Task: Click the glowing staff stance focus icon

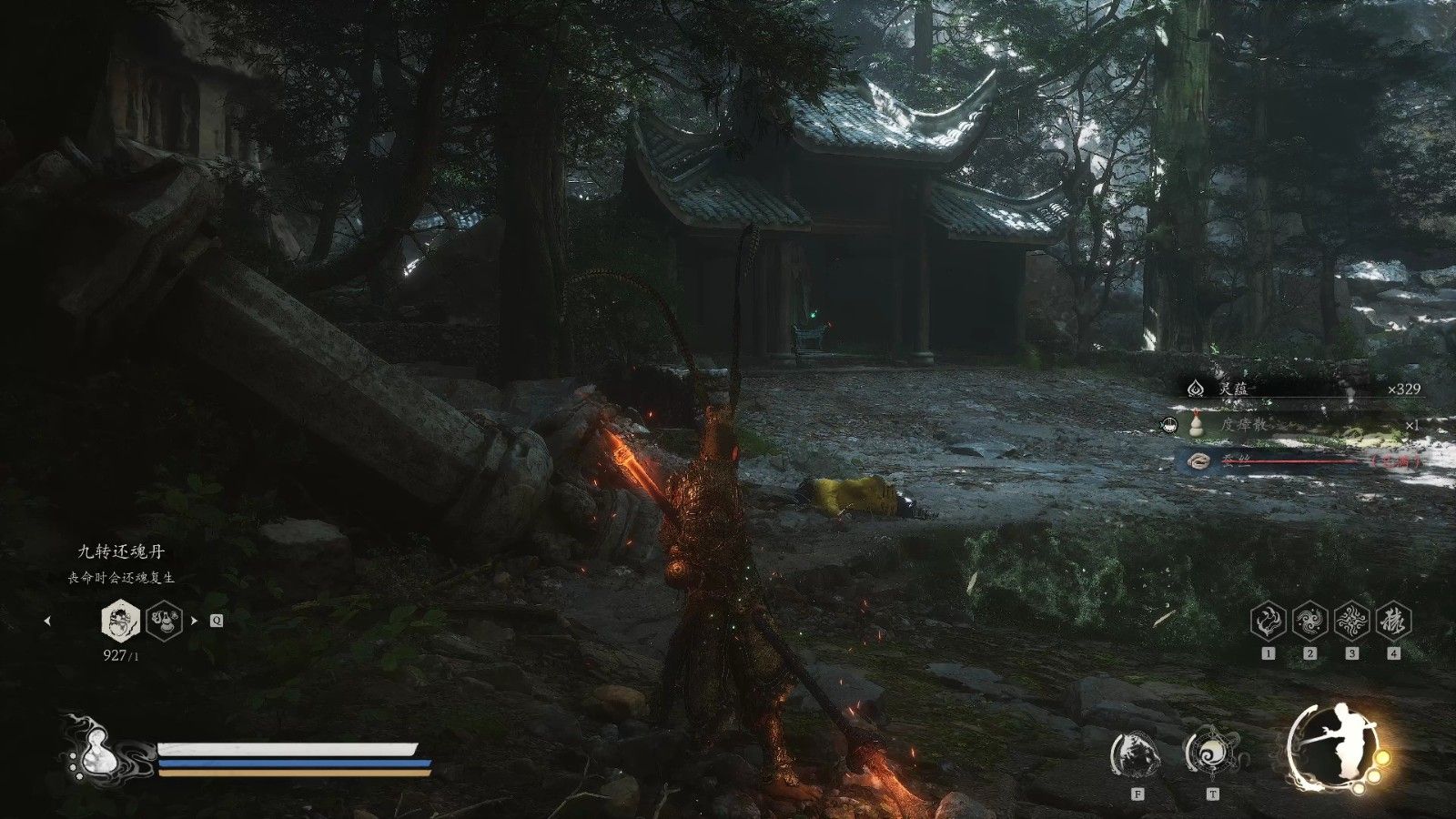Action: click(1334, 748)
